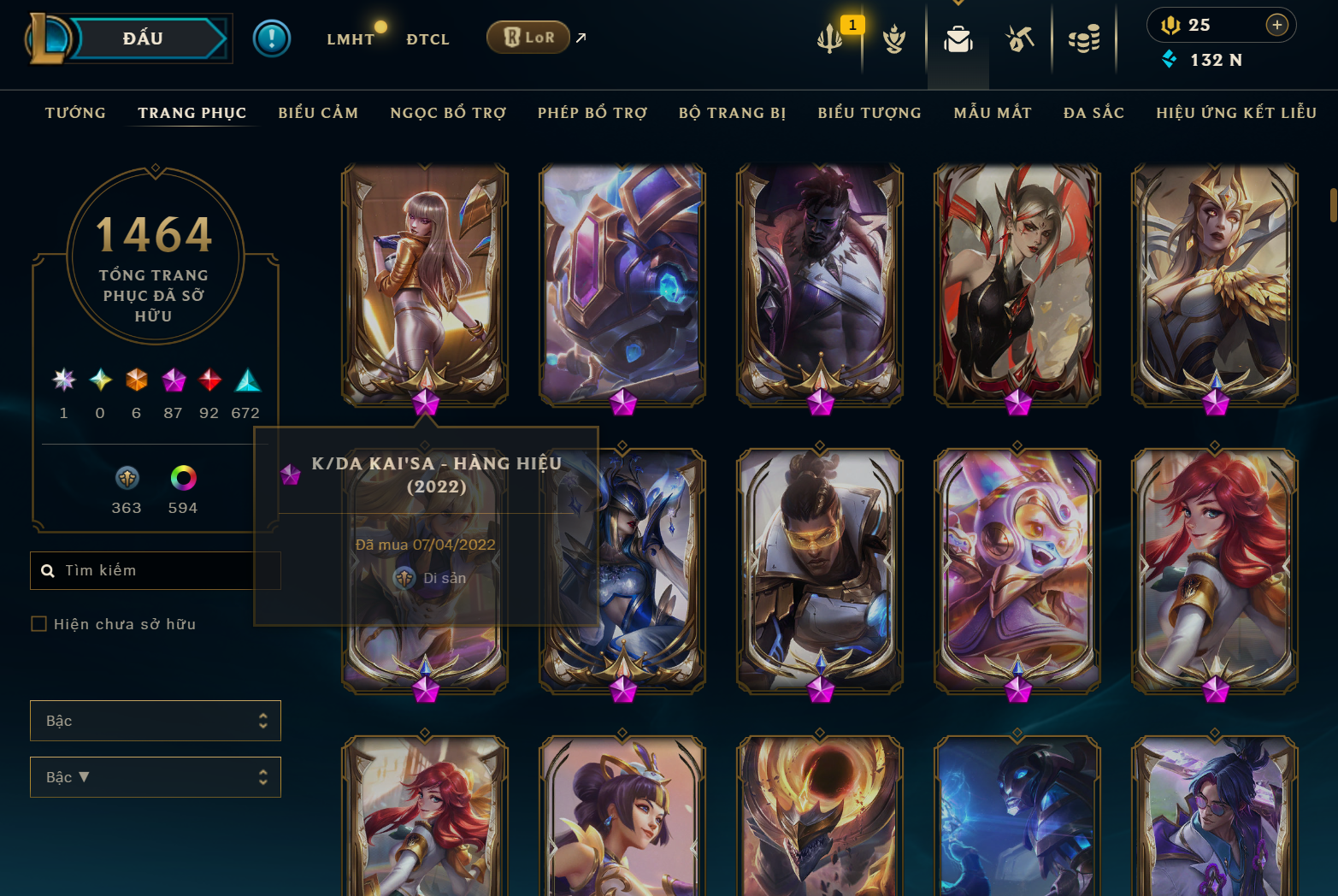
Task: Enable the 'Hiện chưa sở hữu' checkbox
Action: (38, 624)
